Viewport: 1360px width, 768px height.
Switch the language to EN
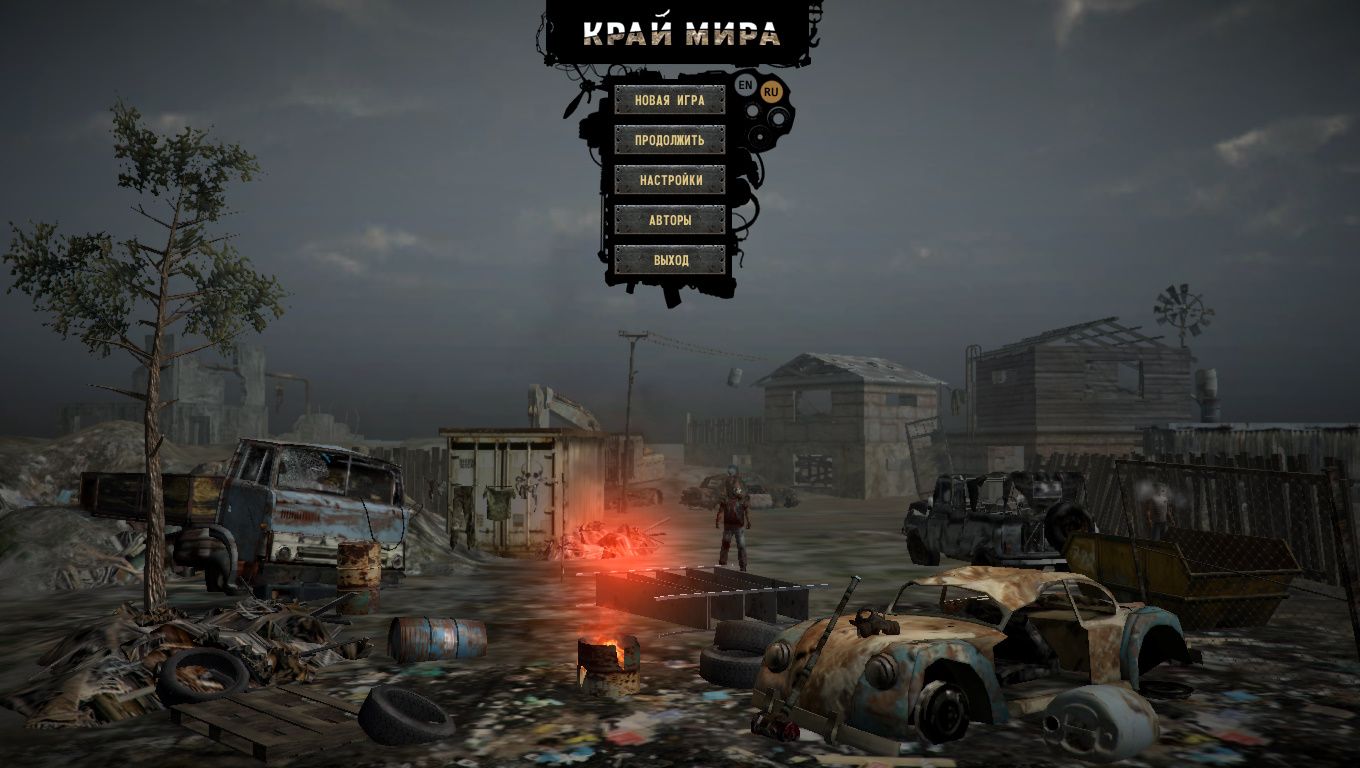pos(744,85)
